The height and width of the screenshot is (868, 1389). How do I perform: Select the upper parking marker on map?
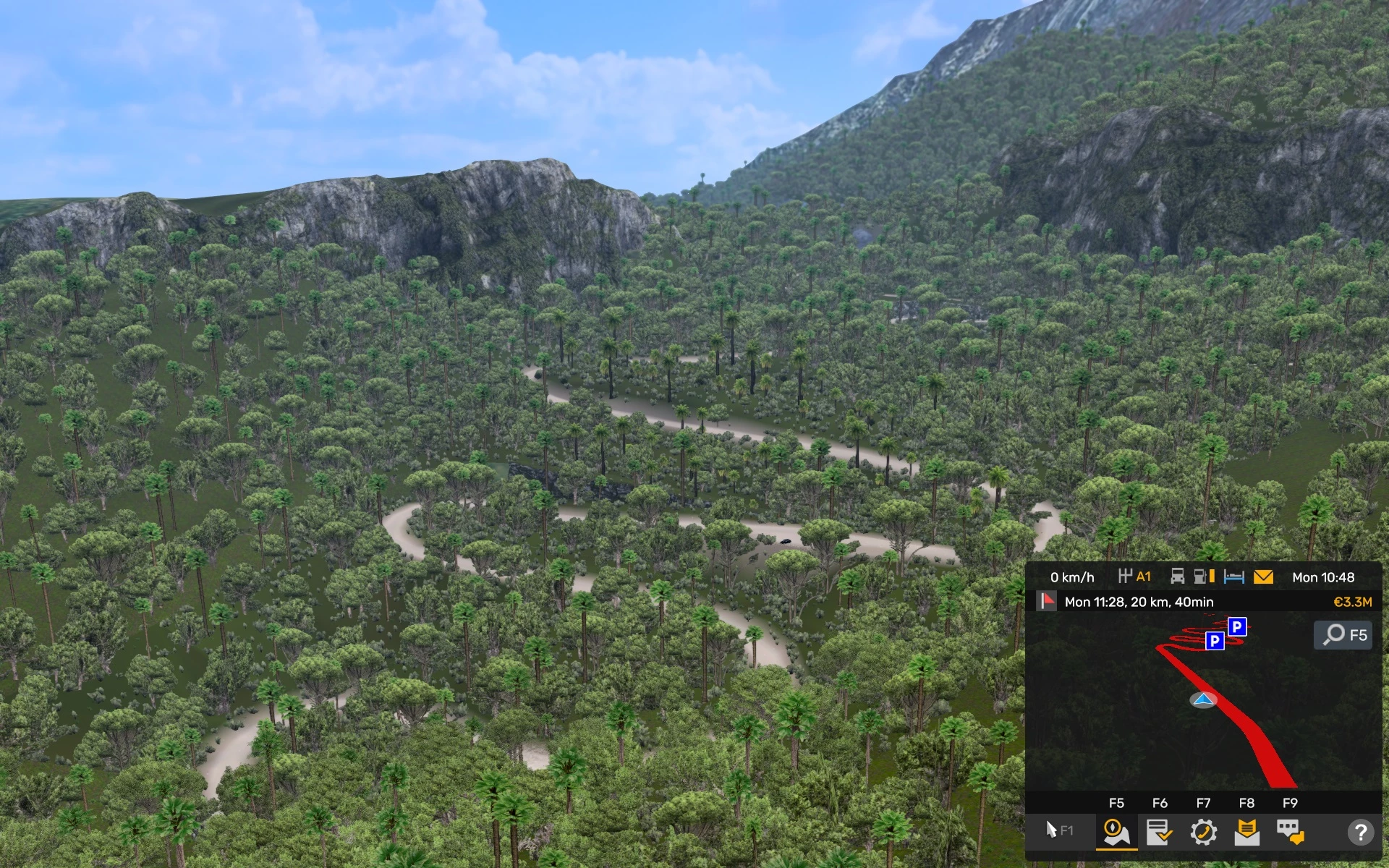[x=1237, y=626]
